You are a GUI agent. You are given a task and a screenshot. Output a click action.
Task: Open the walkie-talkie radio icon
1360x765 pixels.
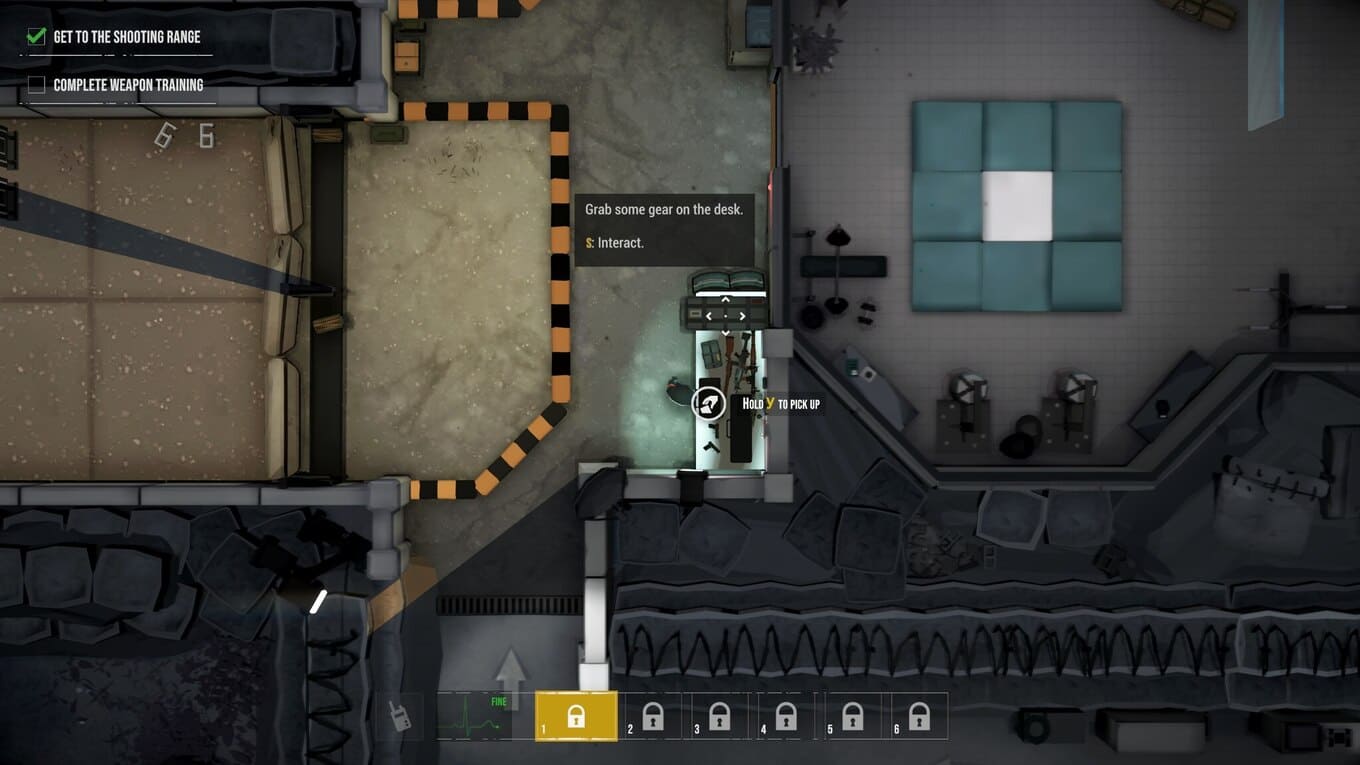click(x=400, y=715)
